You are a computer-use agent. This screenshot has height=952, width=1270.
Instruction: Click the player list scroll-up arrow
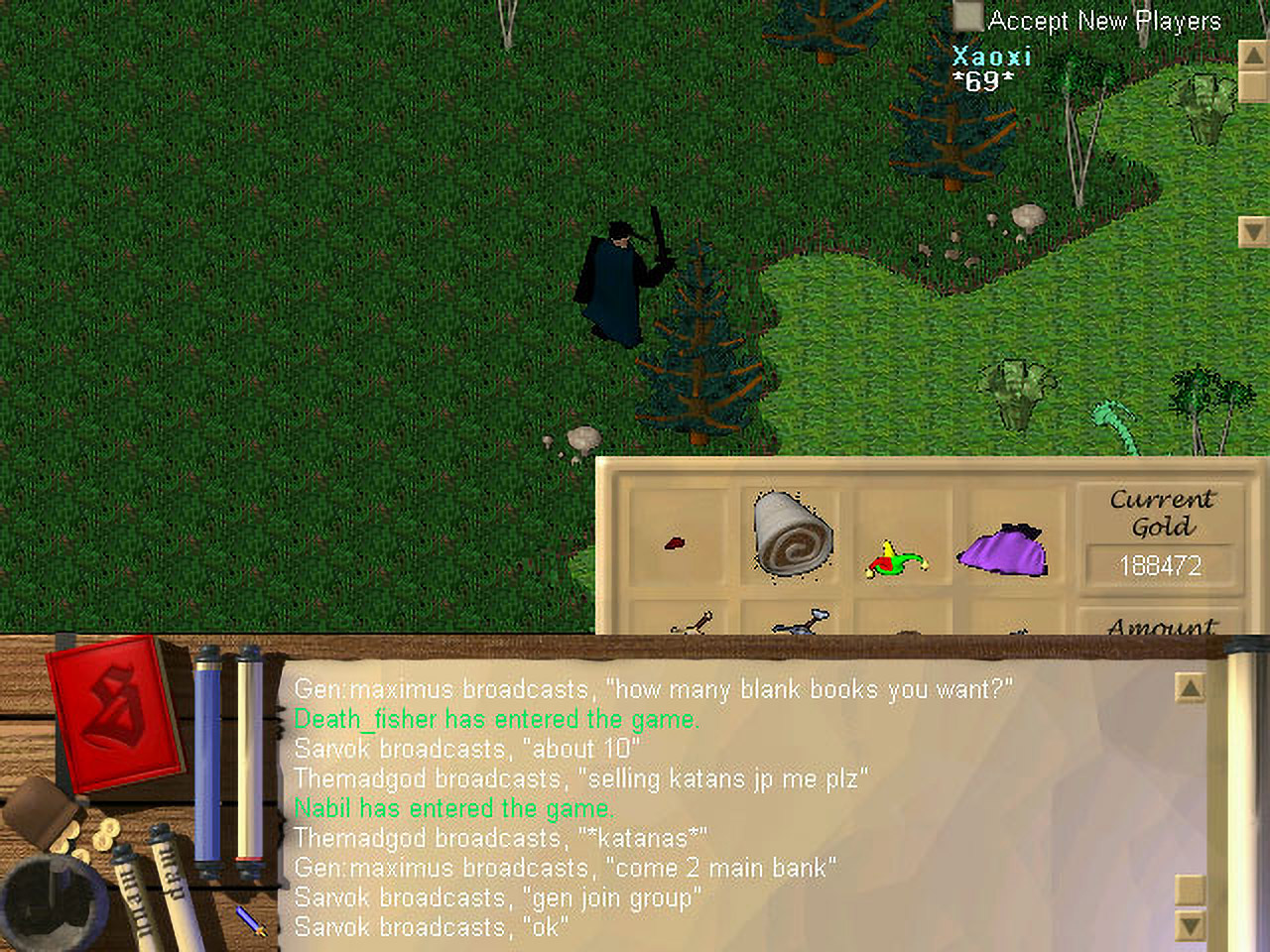(1253, 55)
